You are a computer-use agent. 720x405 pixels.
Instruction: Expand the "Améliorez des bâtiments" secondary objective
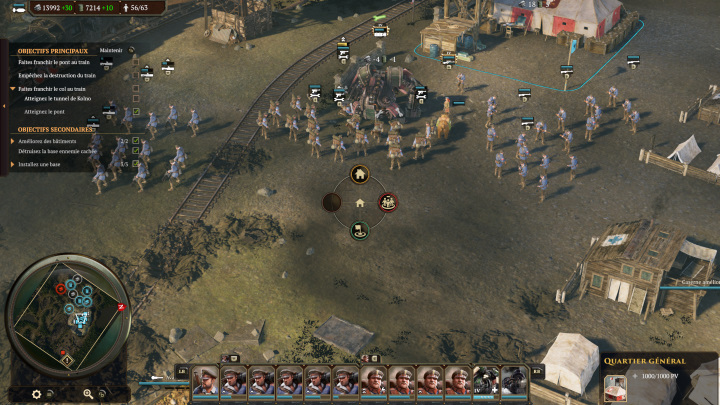click(13, 141)
